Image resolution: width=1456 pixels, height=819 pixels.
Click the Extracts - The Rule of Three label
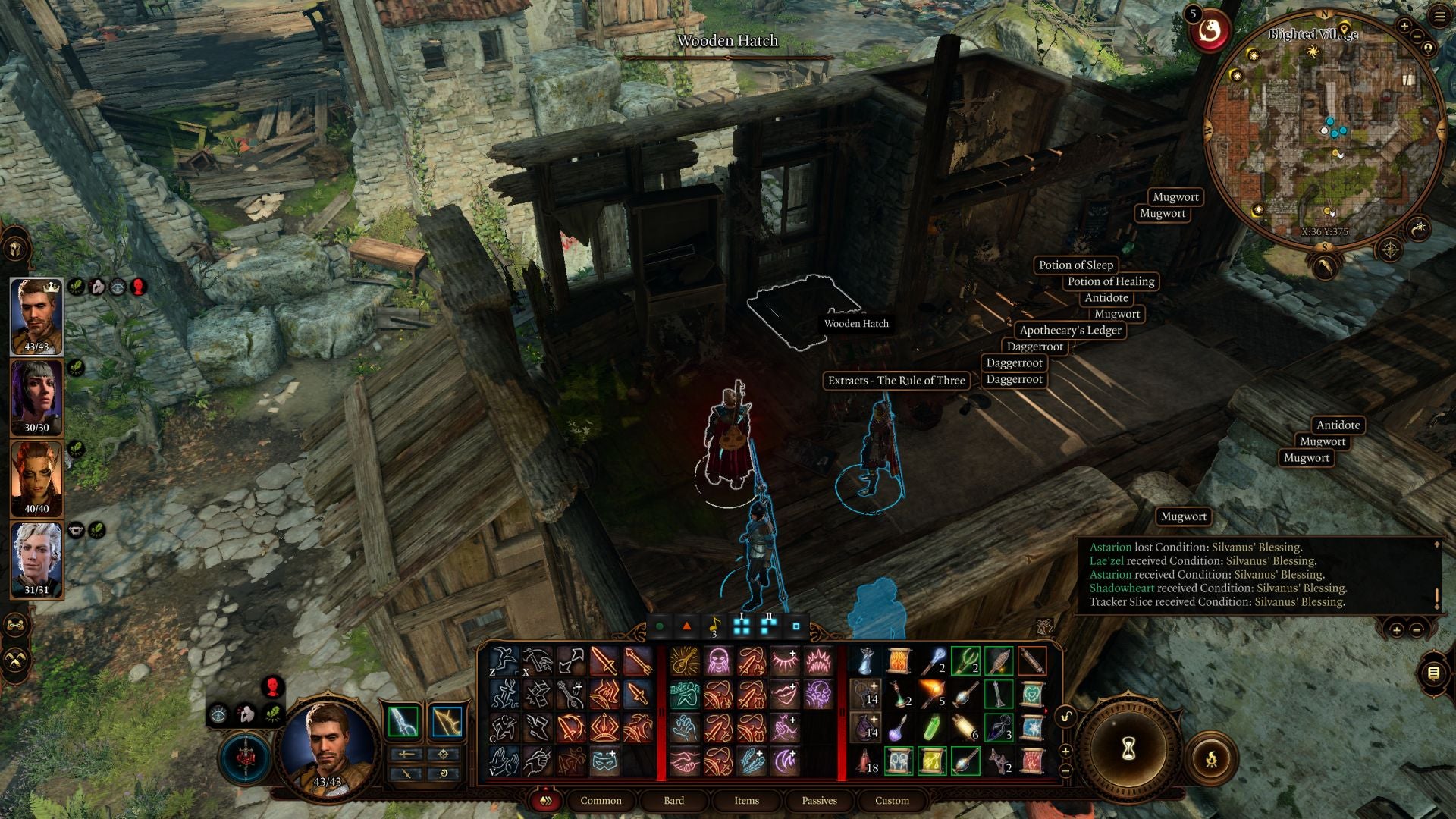click(896, 380)
